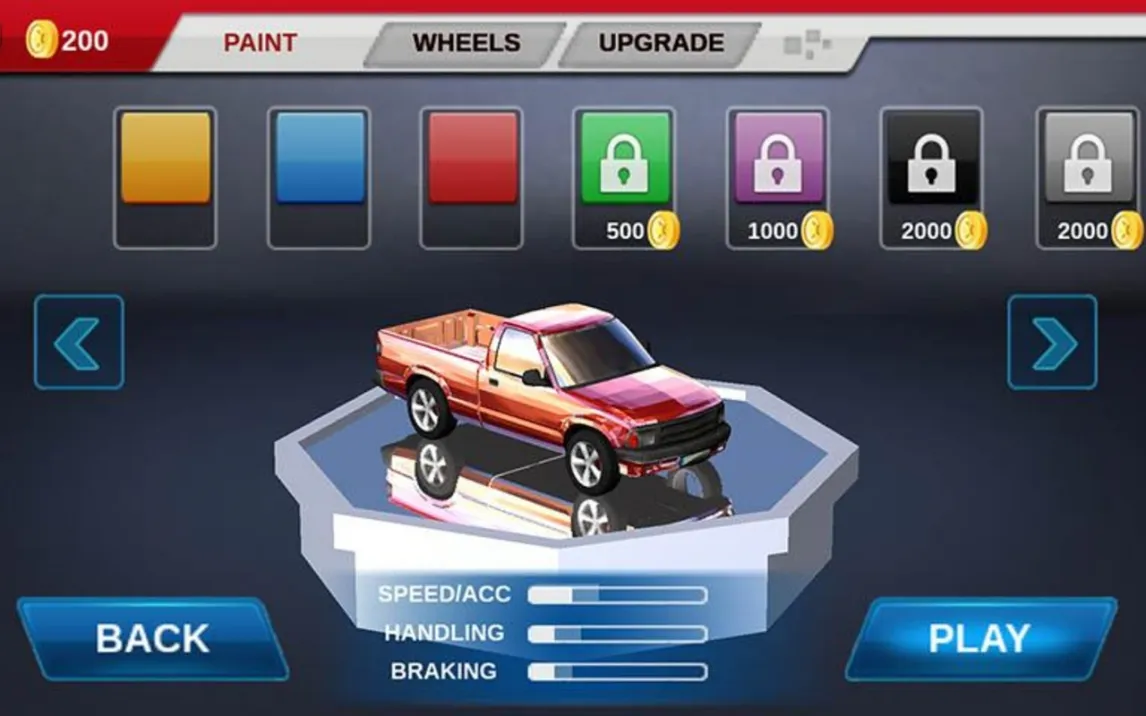Apply the blue paint swatch
The width and height of the screenshot is (1146, 716).
pos(320,159)
